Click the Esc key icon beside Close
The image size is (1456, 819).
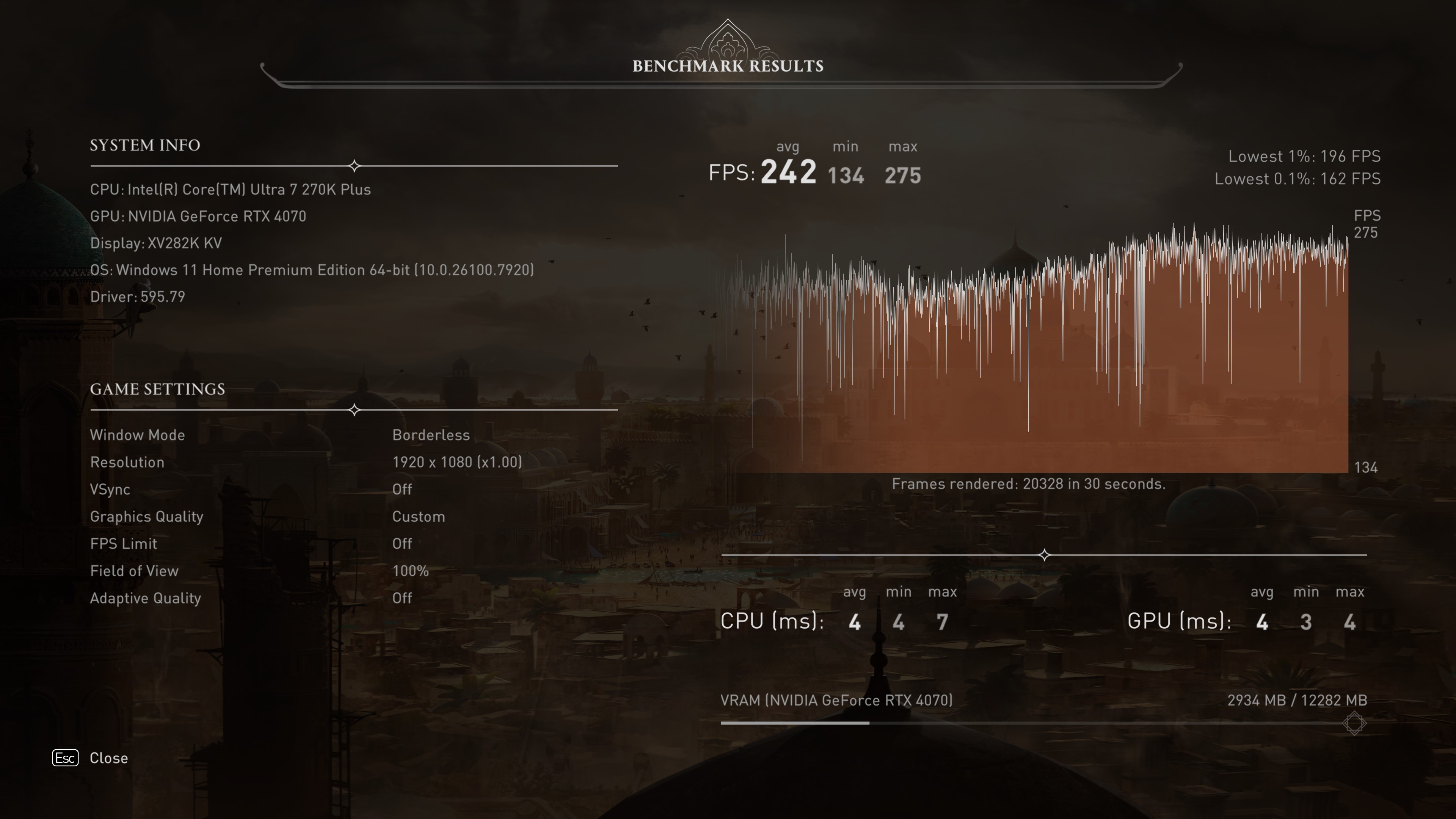(66, 758)
